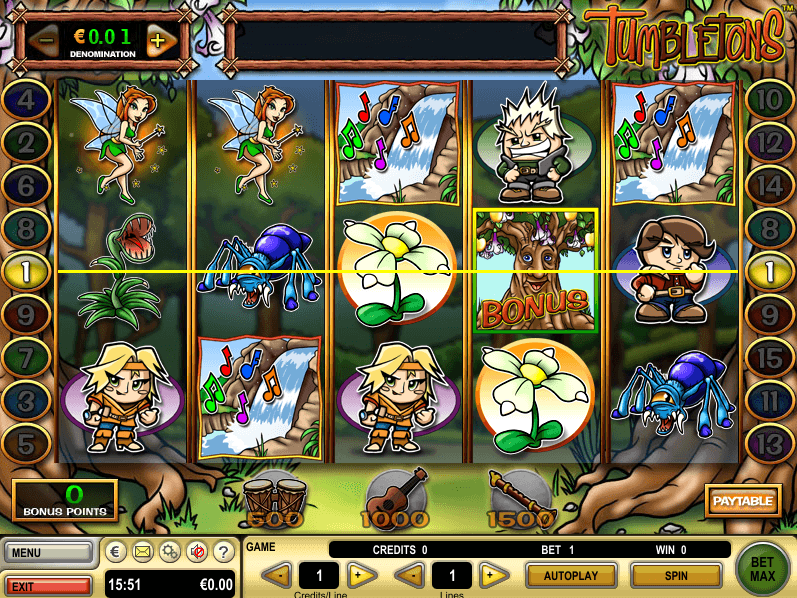Increase the number of Lines
This screenshot has width=797, height=598.
tap(490, 575)
